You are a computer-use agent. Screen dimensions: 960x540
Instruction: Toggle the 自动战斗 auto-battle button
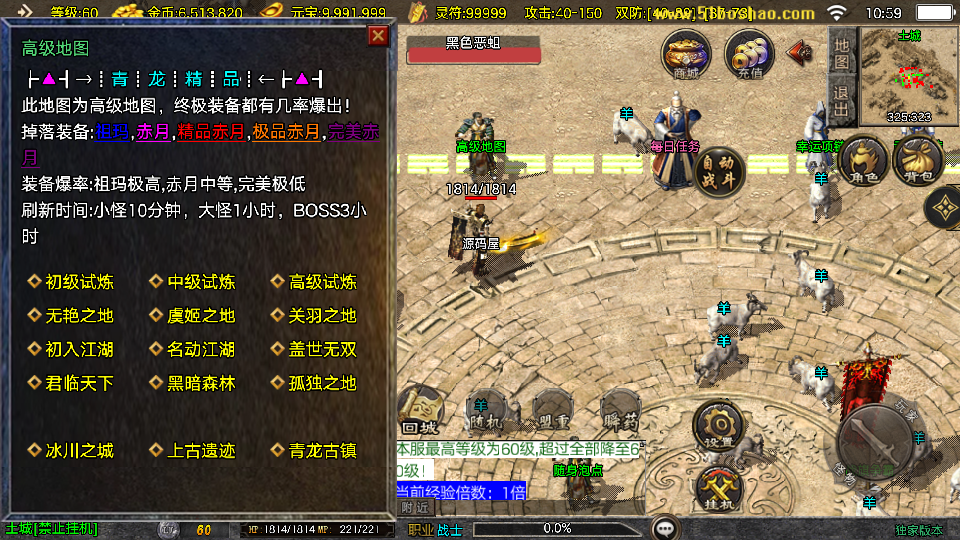click(719, 170)
